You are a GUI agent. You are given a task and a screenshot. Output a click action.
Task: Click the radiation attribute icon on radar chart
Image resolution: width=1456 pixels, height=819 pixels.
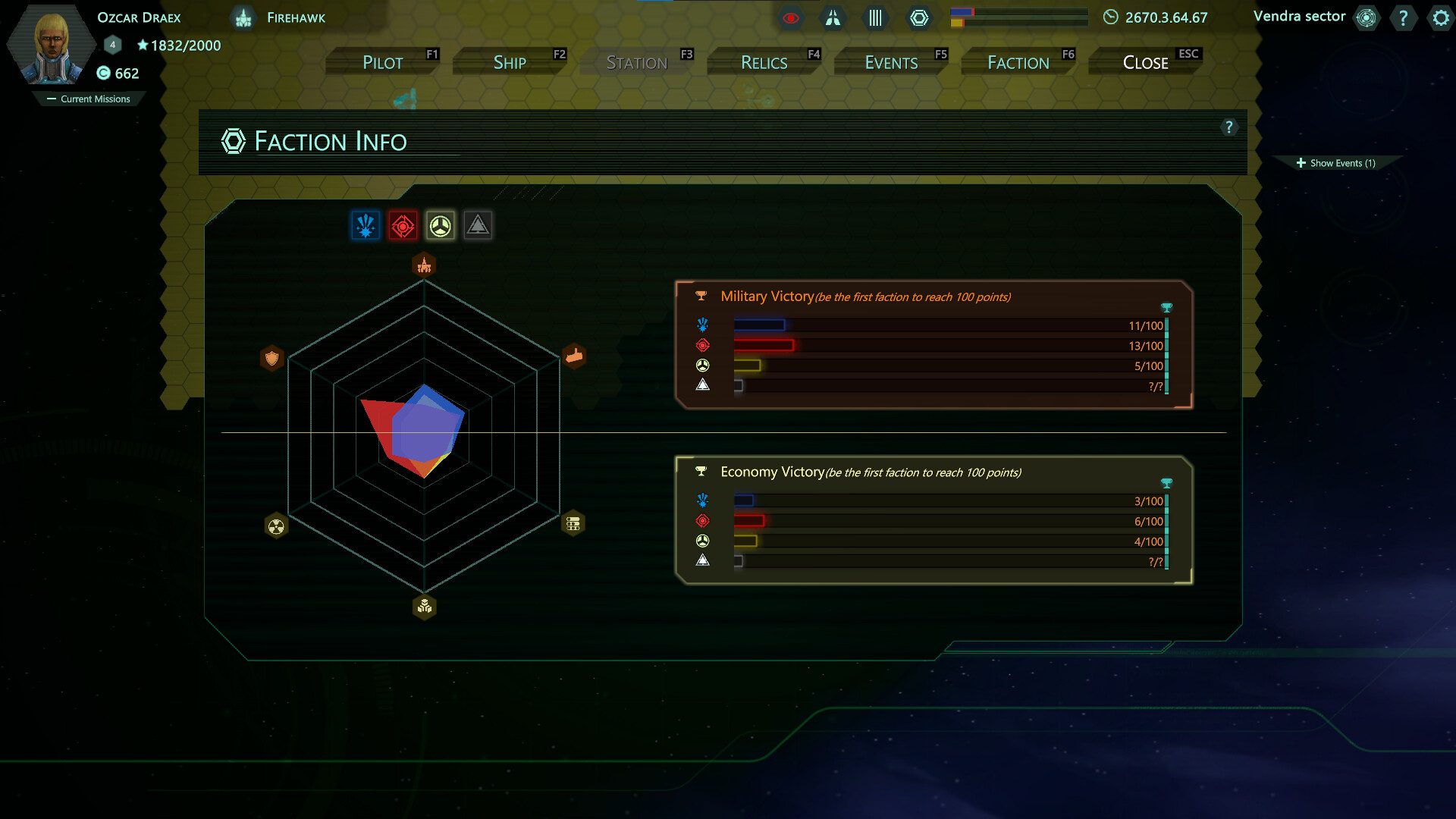pyautogui.click(x=275, y=526)
